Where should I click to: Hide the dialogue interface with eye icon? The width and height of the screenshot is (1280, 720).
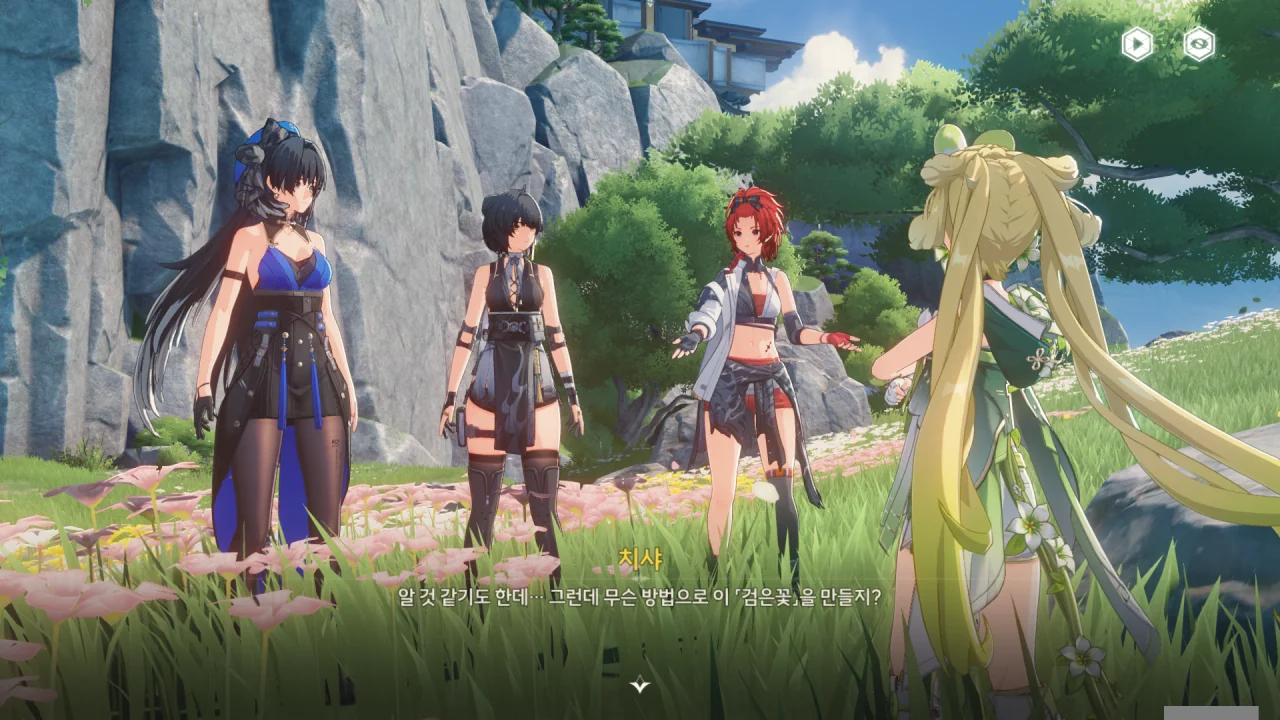(1199, 43)
